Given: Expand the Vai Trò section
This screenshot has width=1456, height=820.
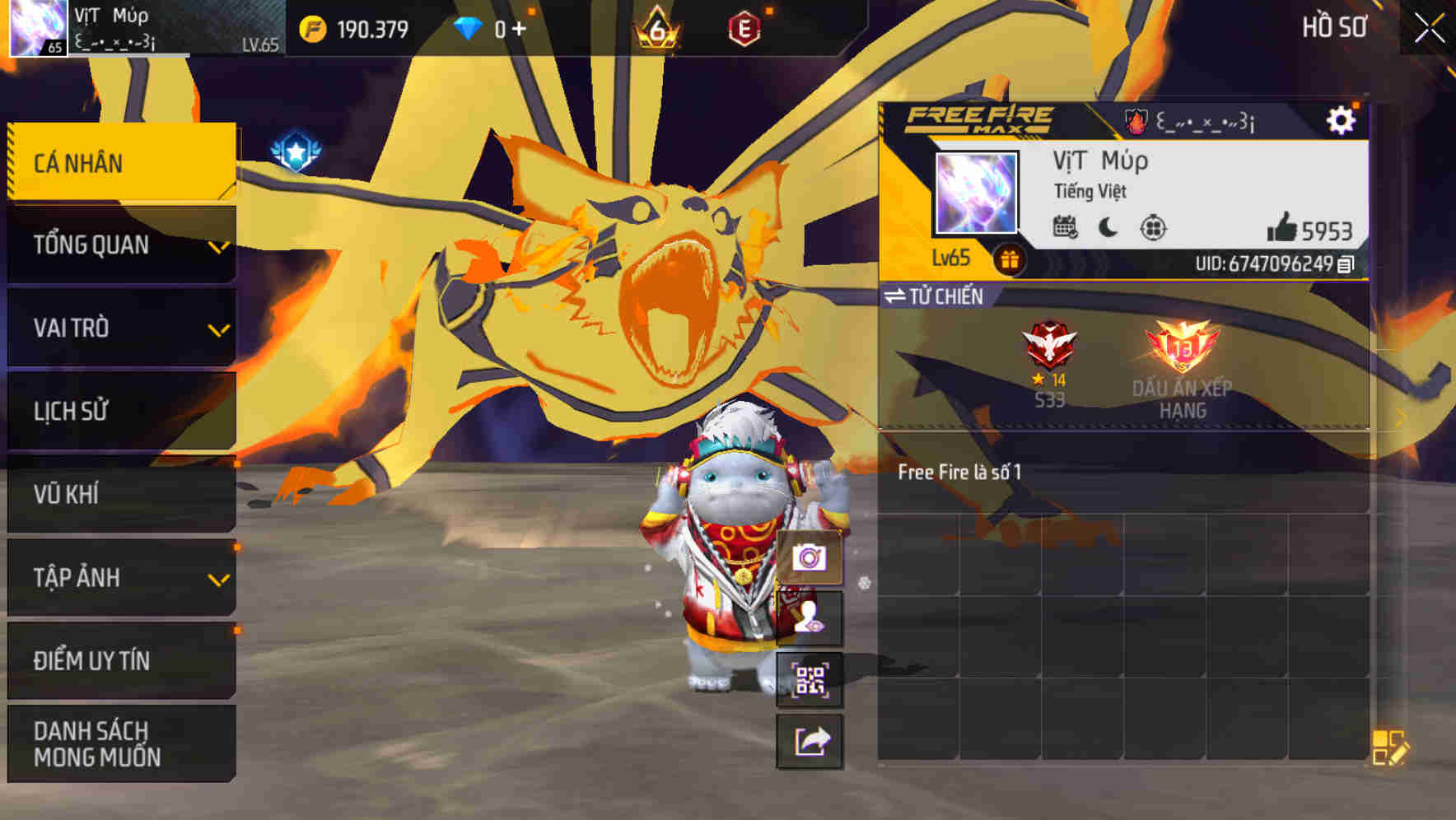Looking at the screenshot, I should click(x=120, y=328).
